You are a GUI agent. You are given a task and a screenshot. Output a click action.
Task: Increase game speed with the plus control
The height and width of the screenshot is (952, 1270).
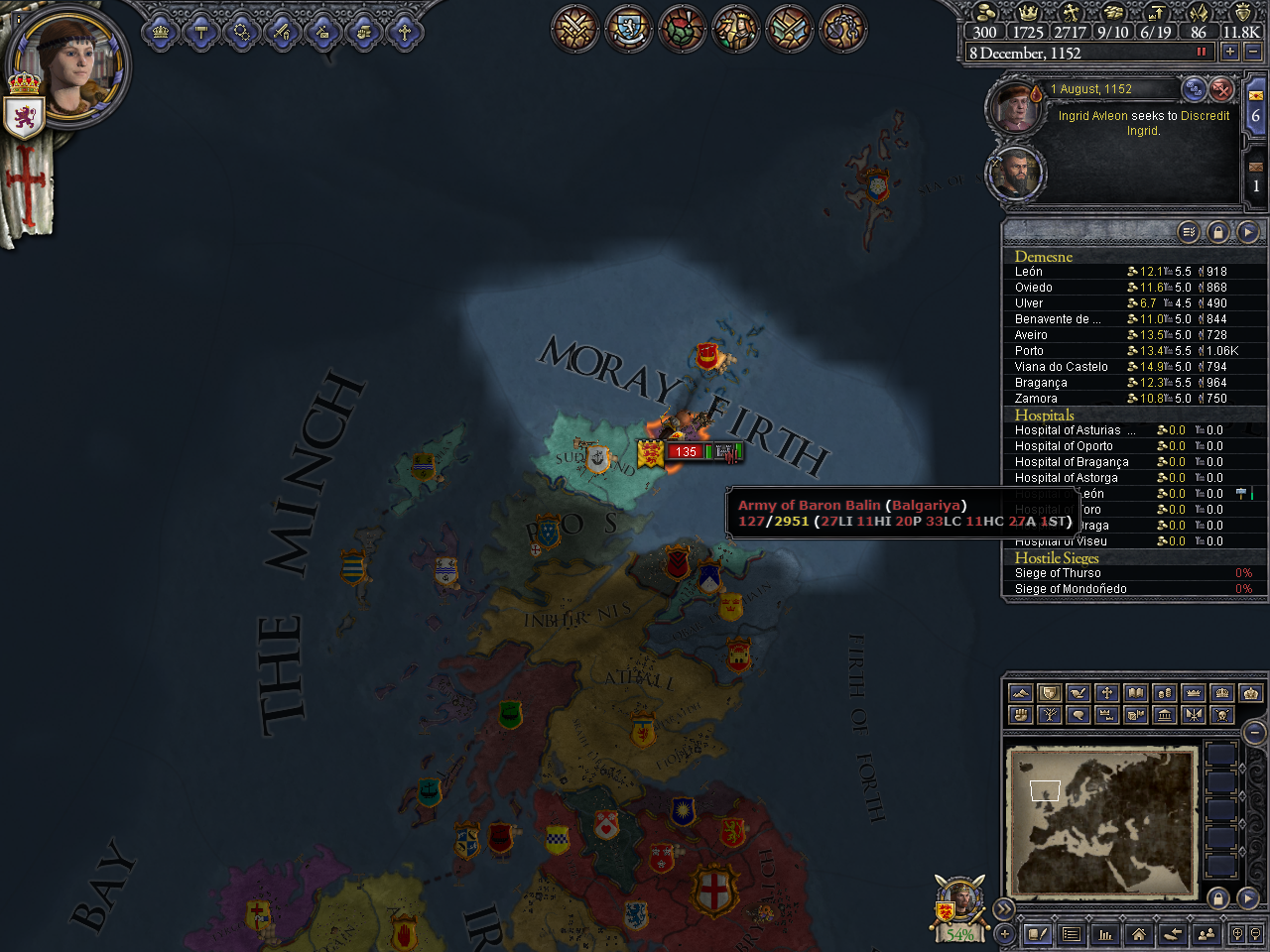(1230, 52)
